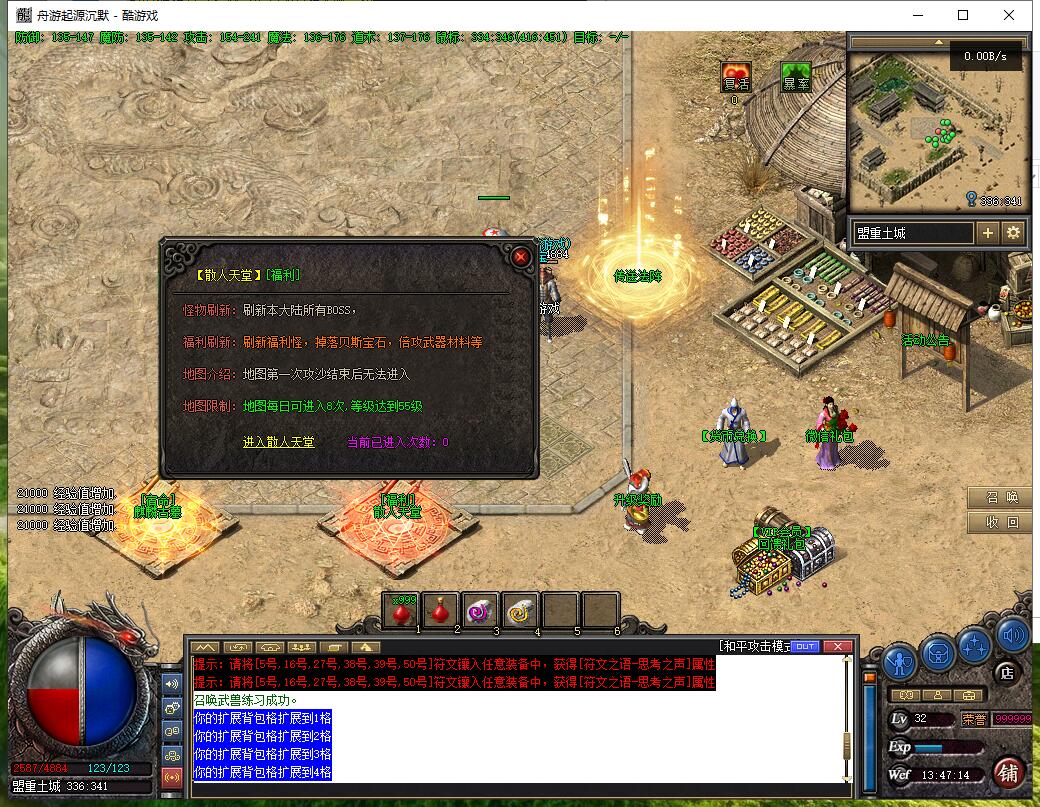The image size is (1040, 807).
Task: Click the minimap plus button
Action: (987, 233)
